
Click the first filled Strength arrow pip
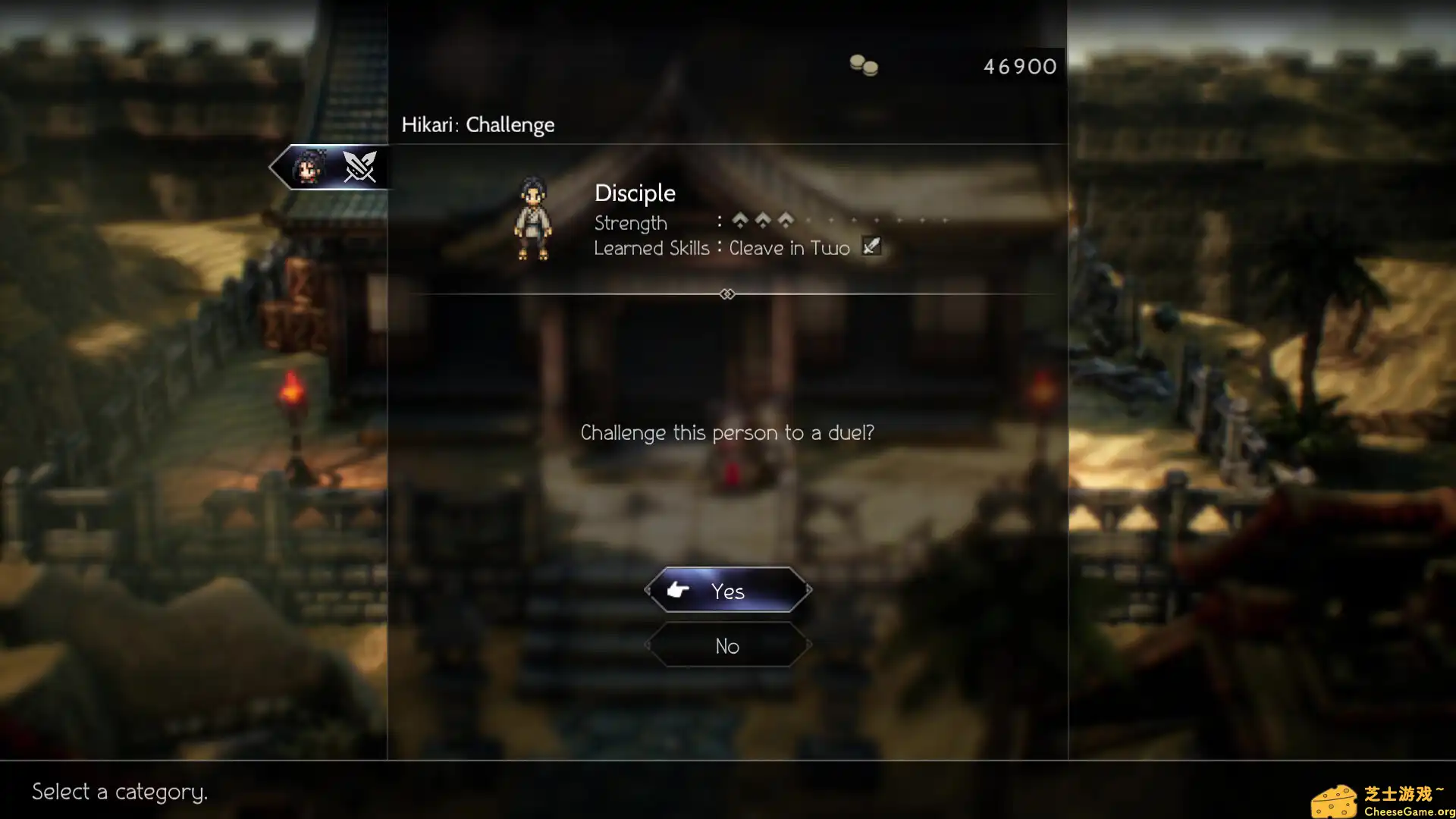pos(740,221)
